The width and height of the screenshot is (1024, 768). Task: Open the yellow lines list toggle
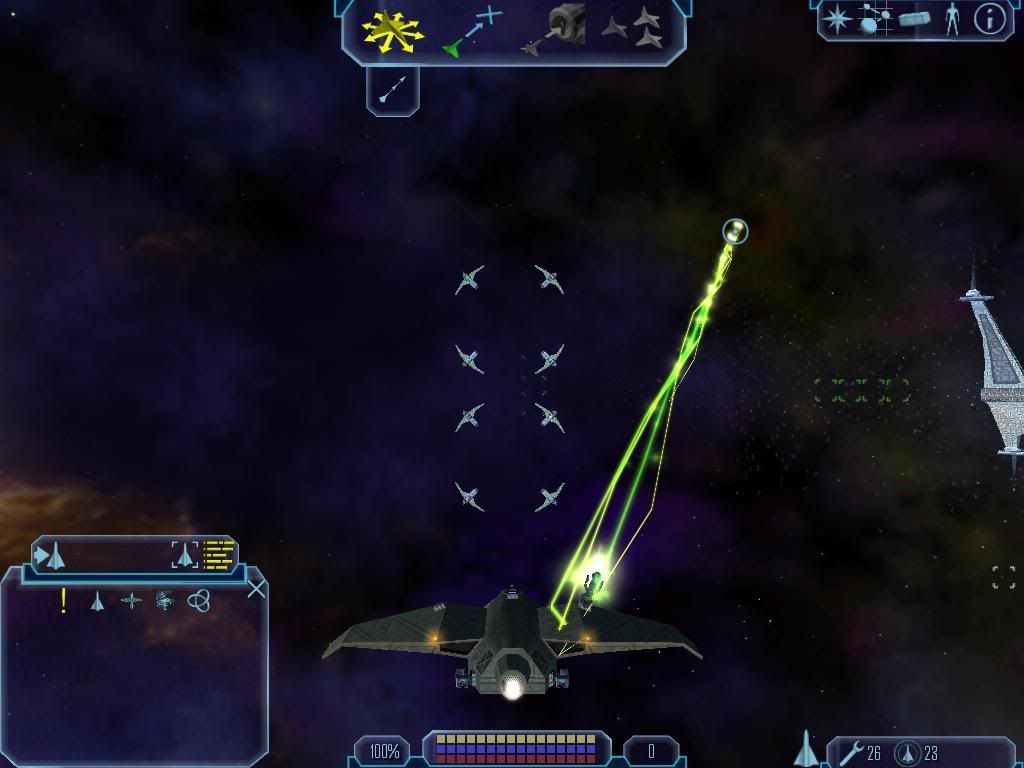[x=218, y=554]
